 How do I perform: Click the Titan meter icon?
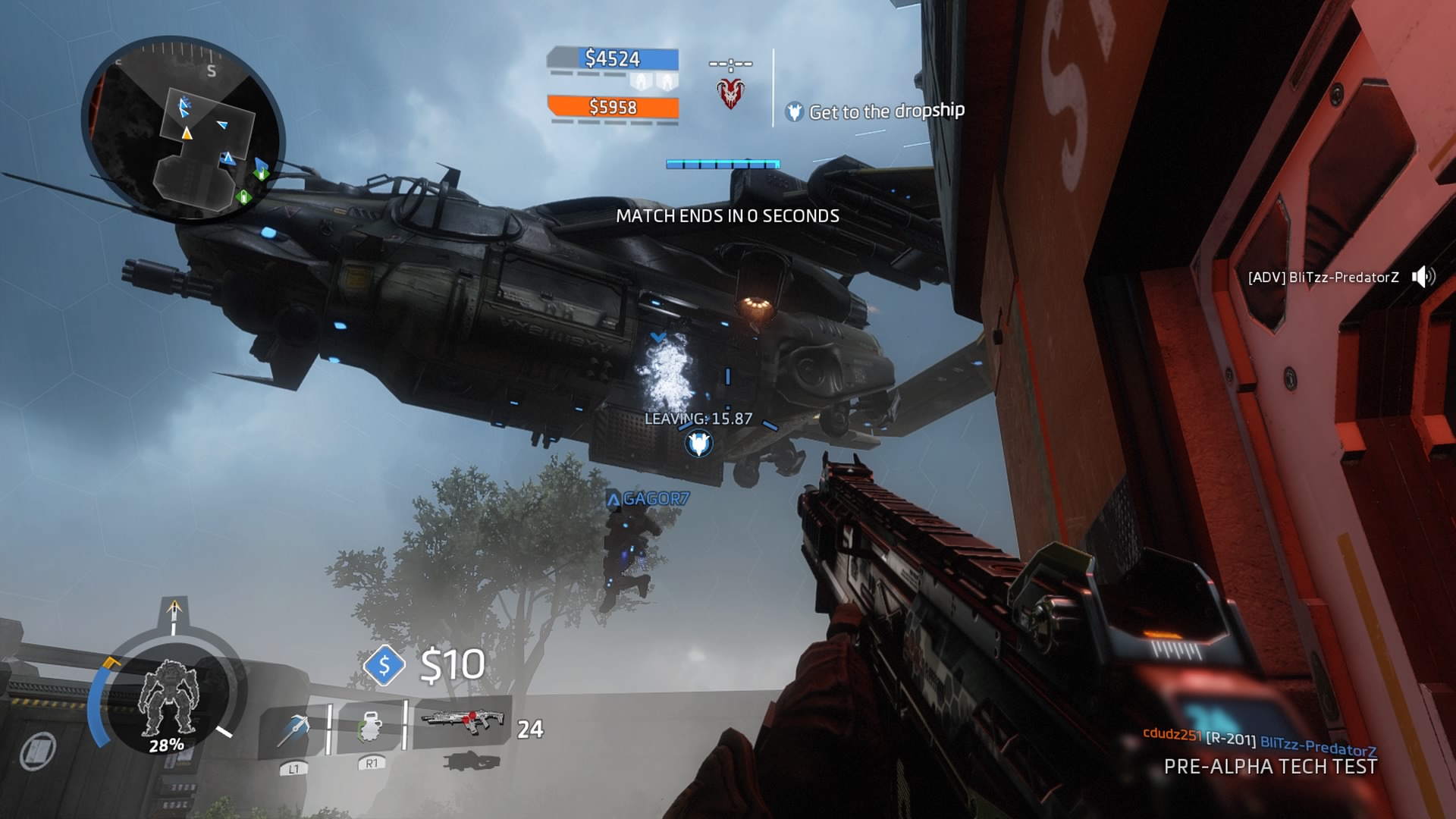pyautogui.click(x=168, y=699)
